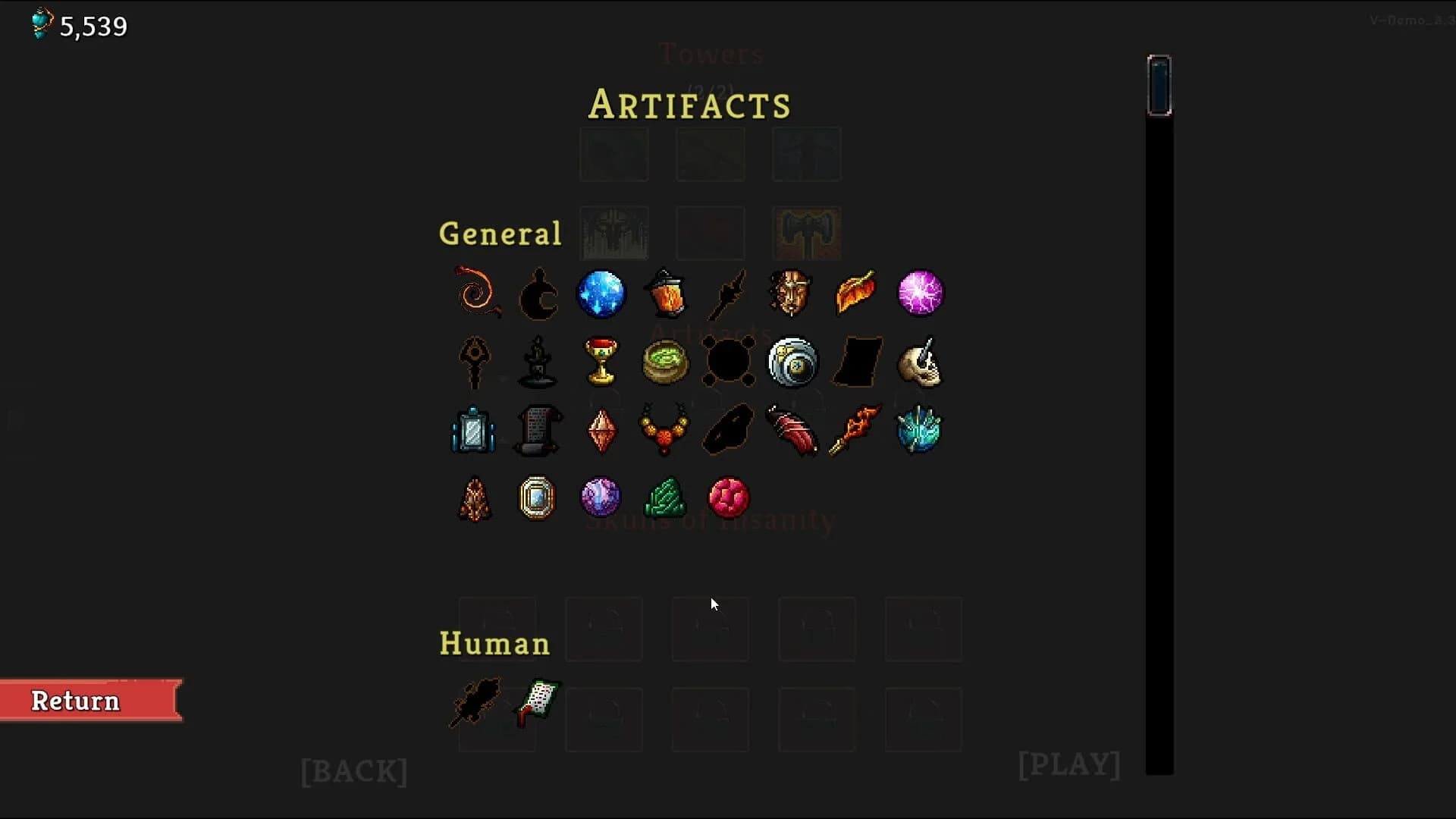Select the golden chalice artifact
Screen dimensions: 1456x819
tap(601, 362)
